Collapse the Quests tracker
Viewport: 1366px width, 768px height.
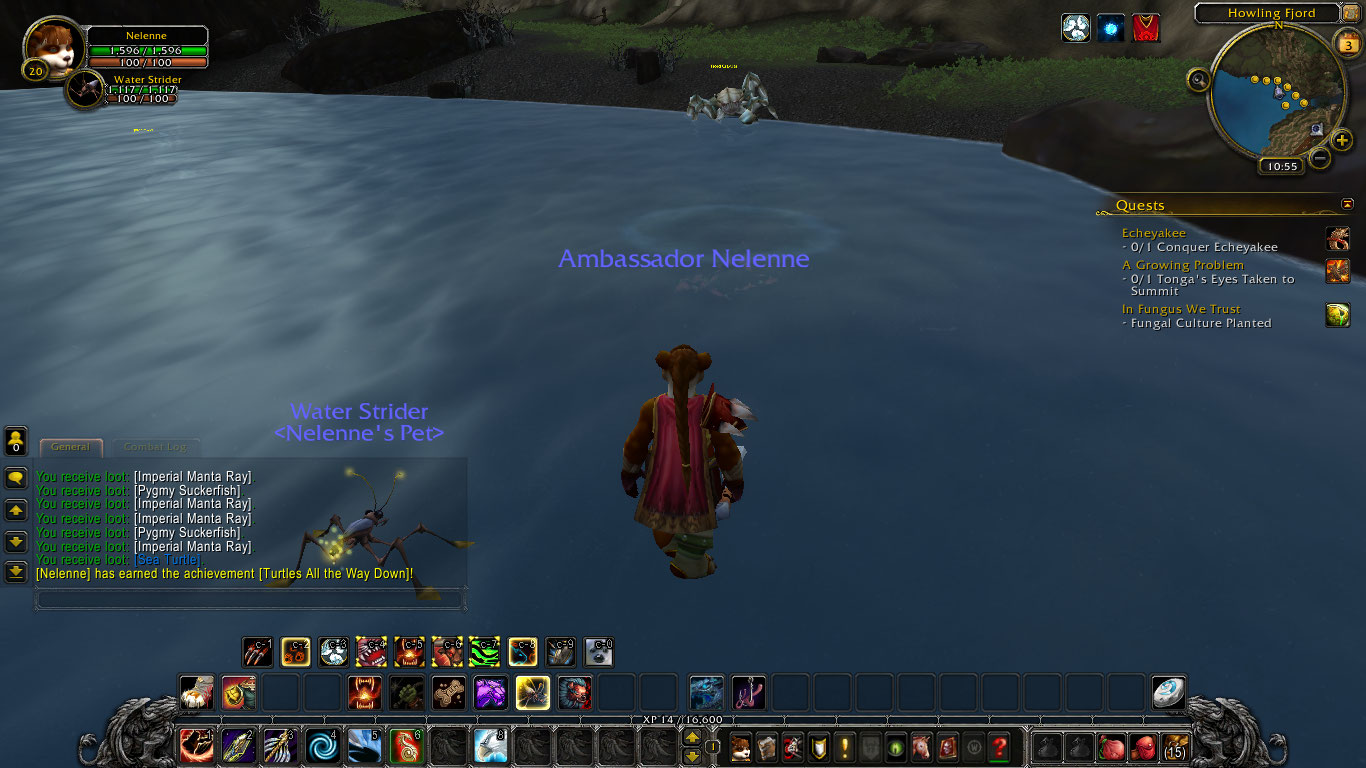(x=1347, y=204)
